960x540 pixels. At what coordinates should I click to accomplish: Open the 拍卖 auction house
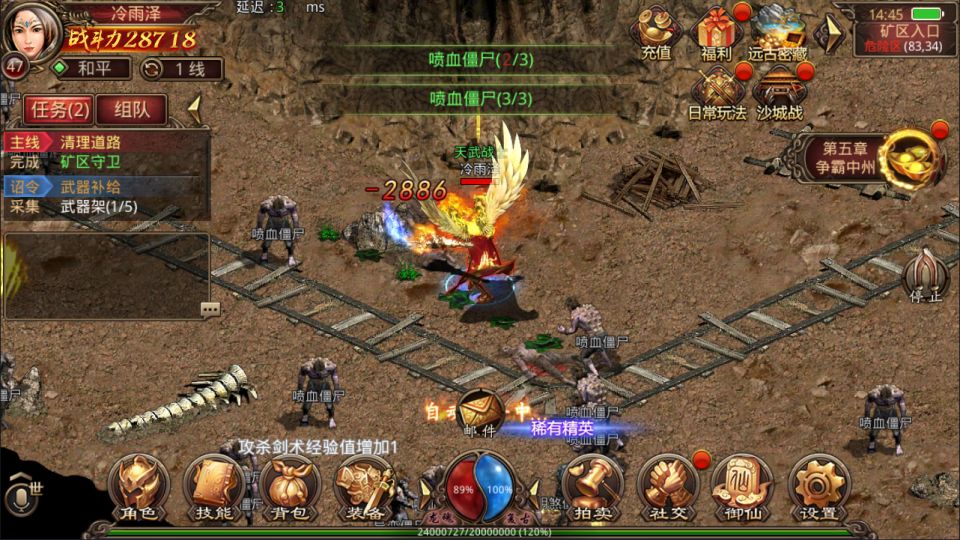[x=592, y=487]
